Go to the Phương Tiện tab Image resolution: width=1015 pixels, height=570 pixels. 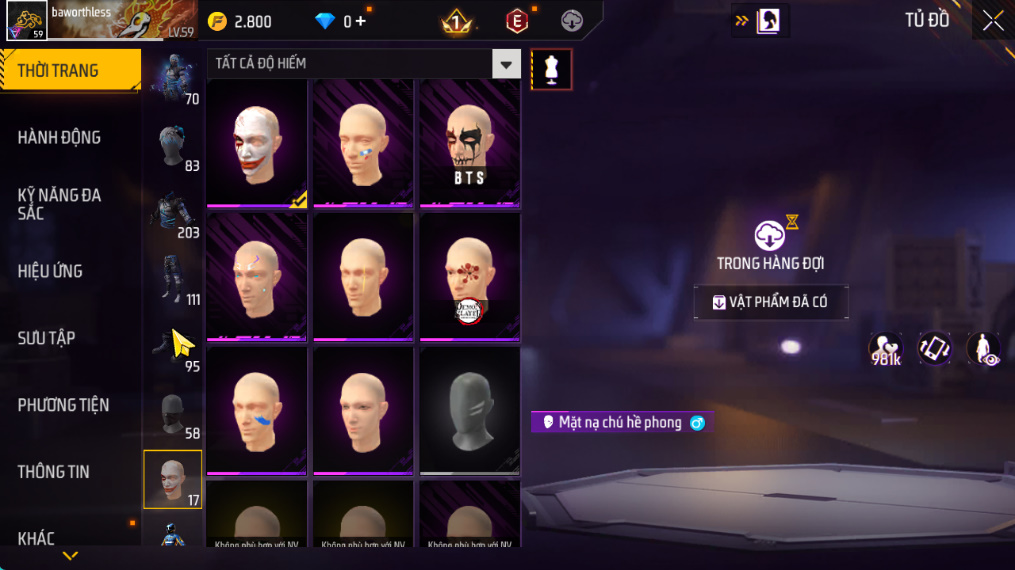[63, 405]
